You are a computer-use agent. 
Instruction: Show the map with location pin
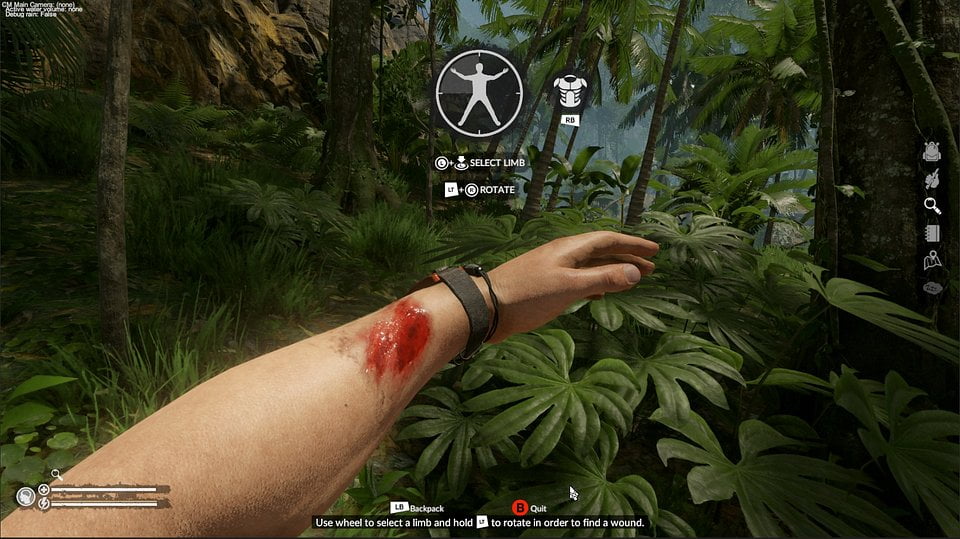click(x=932, y=260)
